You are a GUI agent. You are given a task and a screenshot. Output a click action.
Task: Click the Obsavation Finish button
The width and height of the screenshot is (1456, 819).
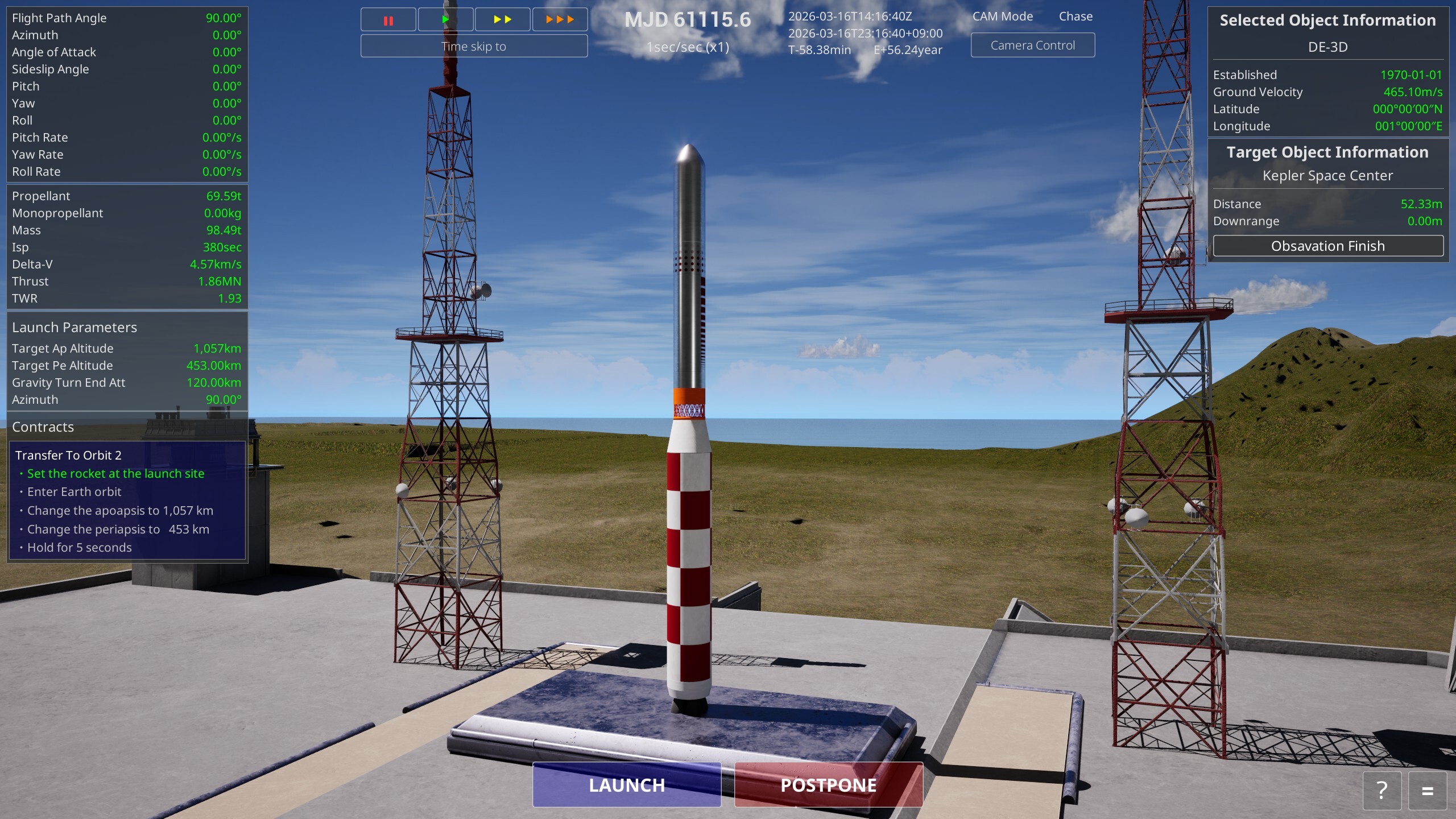[x=1327, y=246]
